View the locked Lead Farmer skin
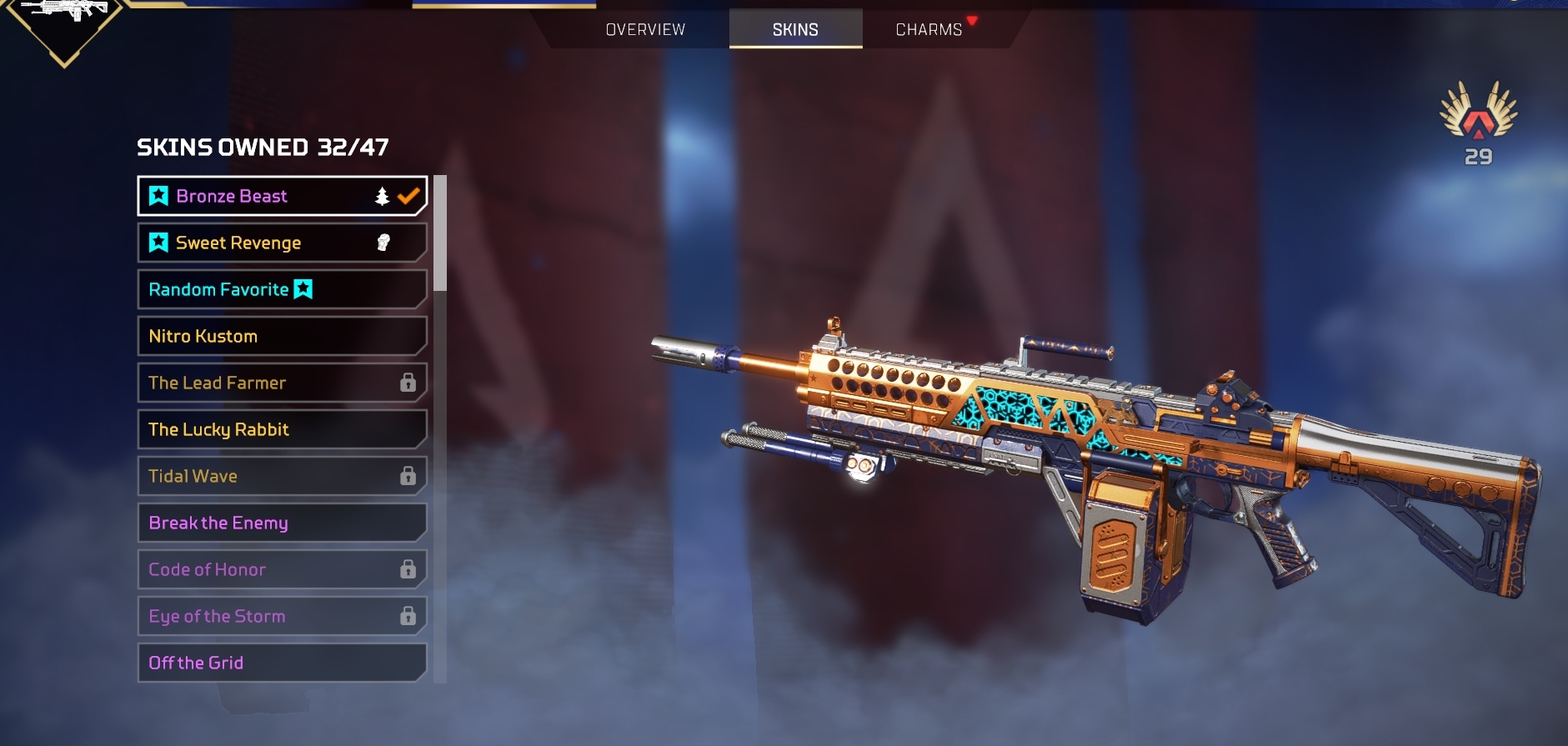The height and width of the screenshot is (746, 1568). click(x=282, y=383)
